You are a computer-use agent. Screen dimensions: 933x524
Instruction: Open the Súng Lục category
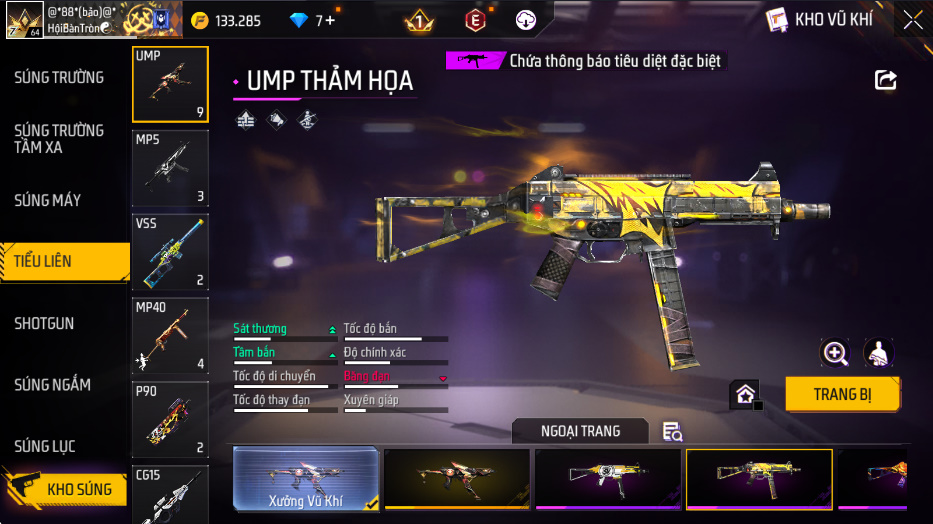click(x=45, y=446)
